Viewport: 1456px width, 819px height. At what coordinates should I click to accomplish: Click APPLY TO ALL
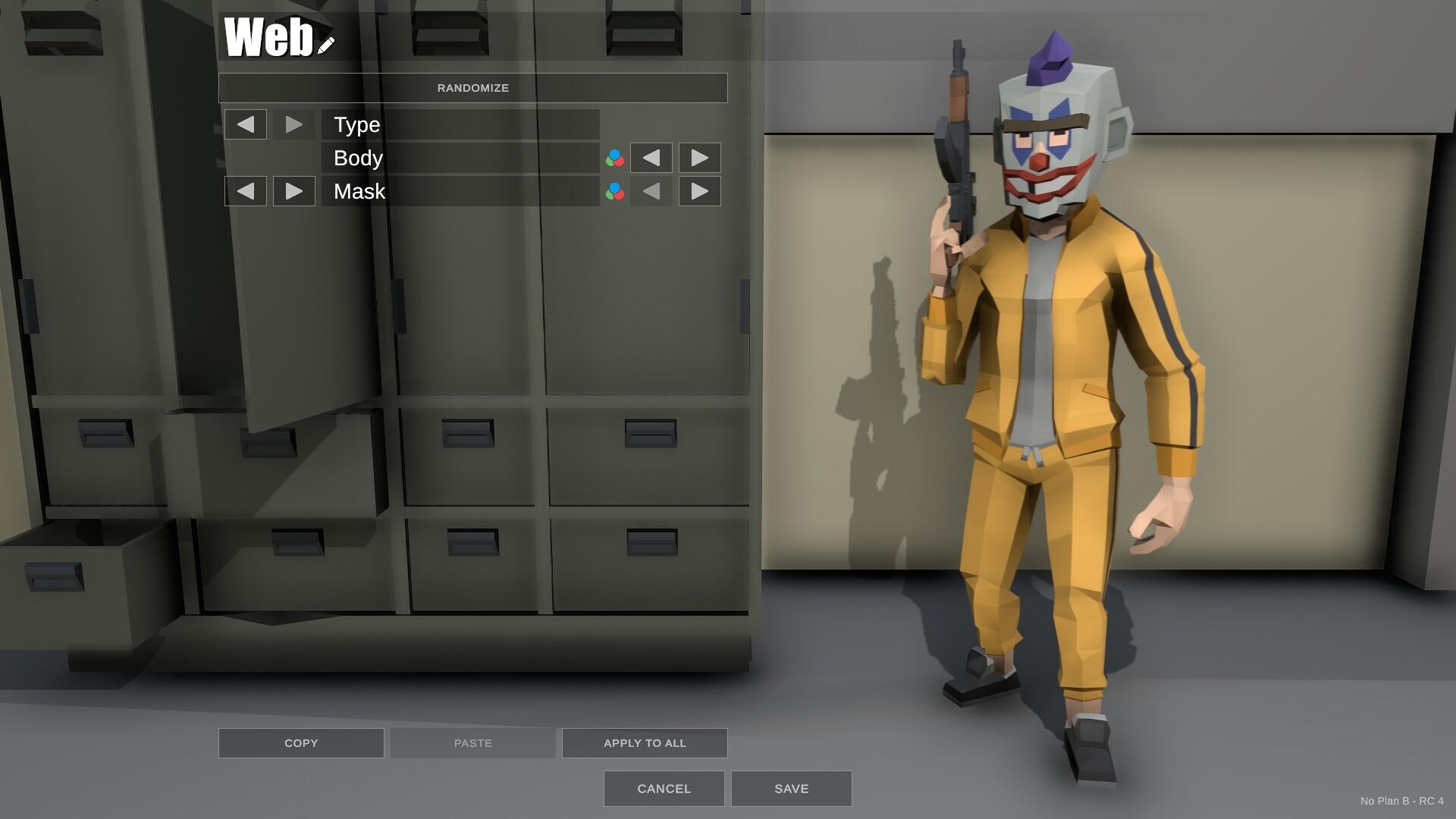click(644, 742)
